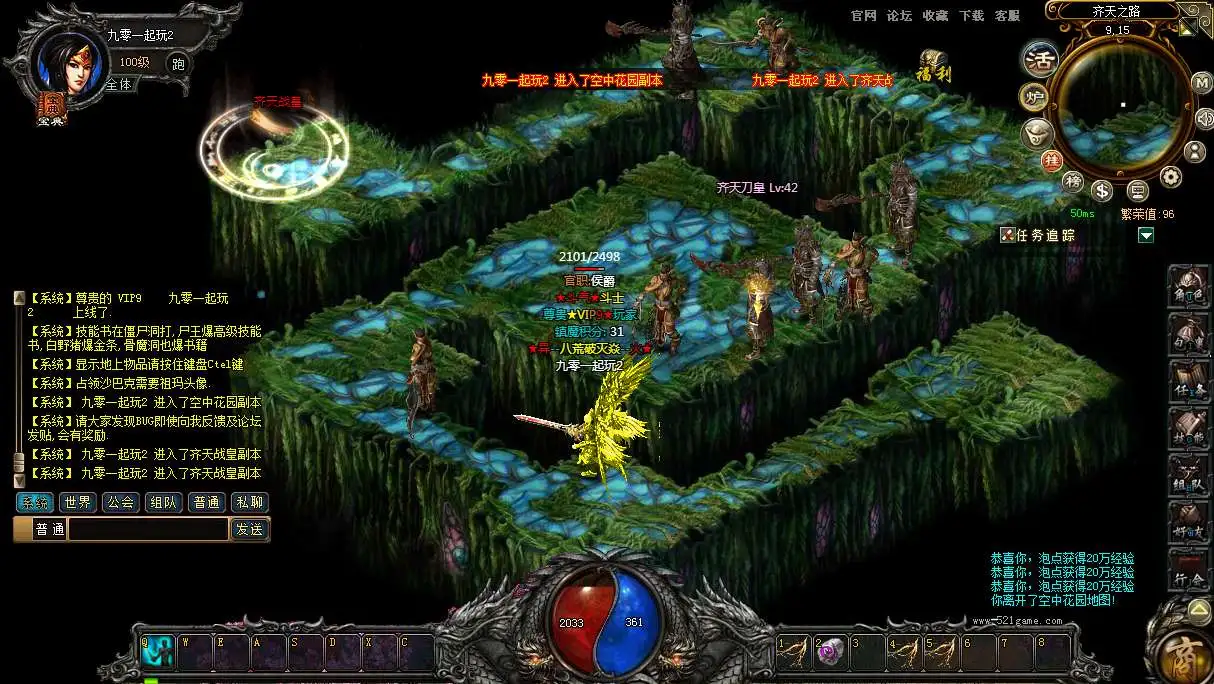Click the chat message input box
This screenshot has height=684, width=1214.
pyautogui.click(x=148, y=530)
